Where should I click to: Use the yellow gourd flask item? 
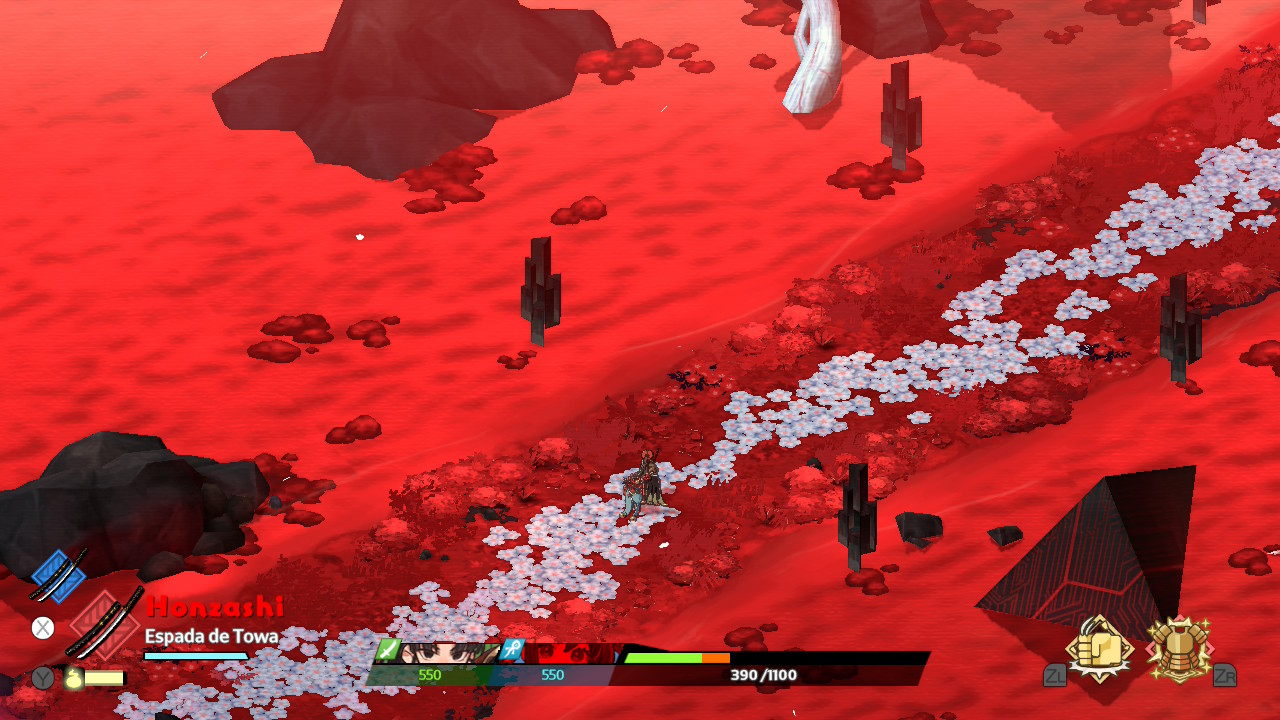pyautogui.click(x=74, y=678)
